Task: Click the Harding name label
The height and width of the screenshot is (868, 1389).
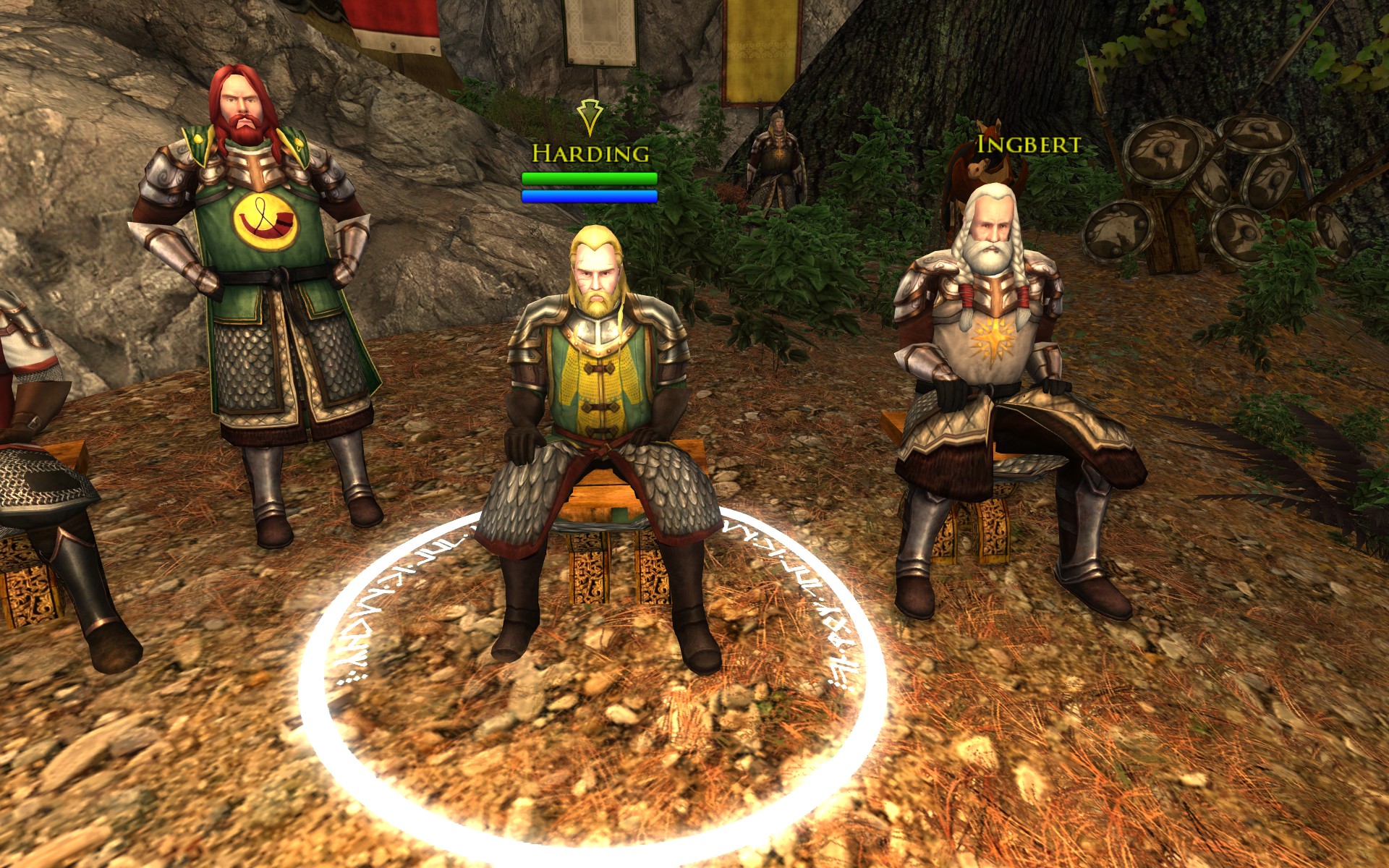Action: 590,153
